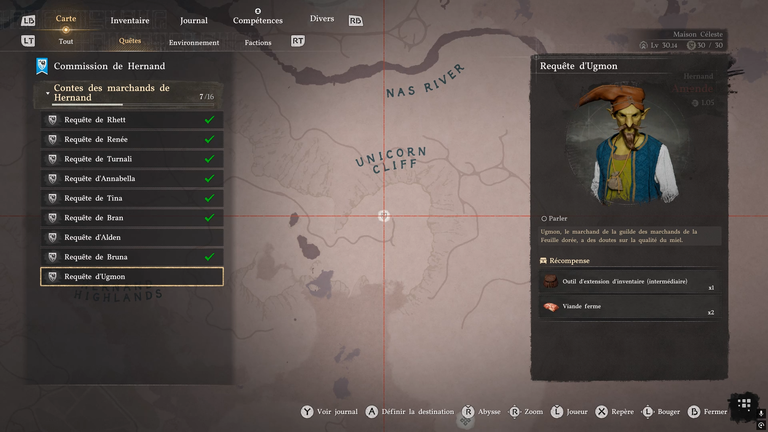Show the Tout map filter
This screenshot has height=432, width=768.
pyautogui.click(x=66, y=42)
